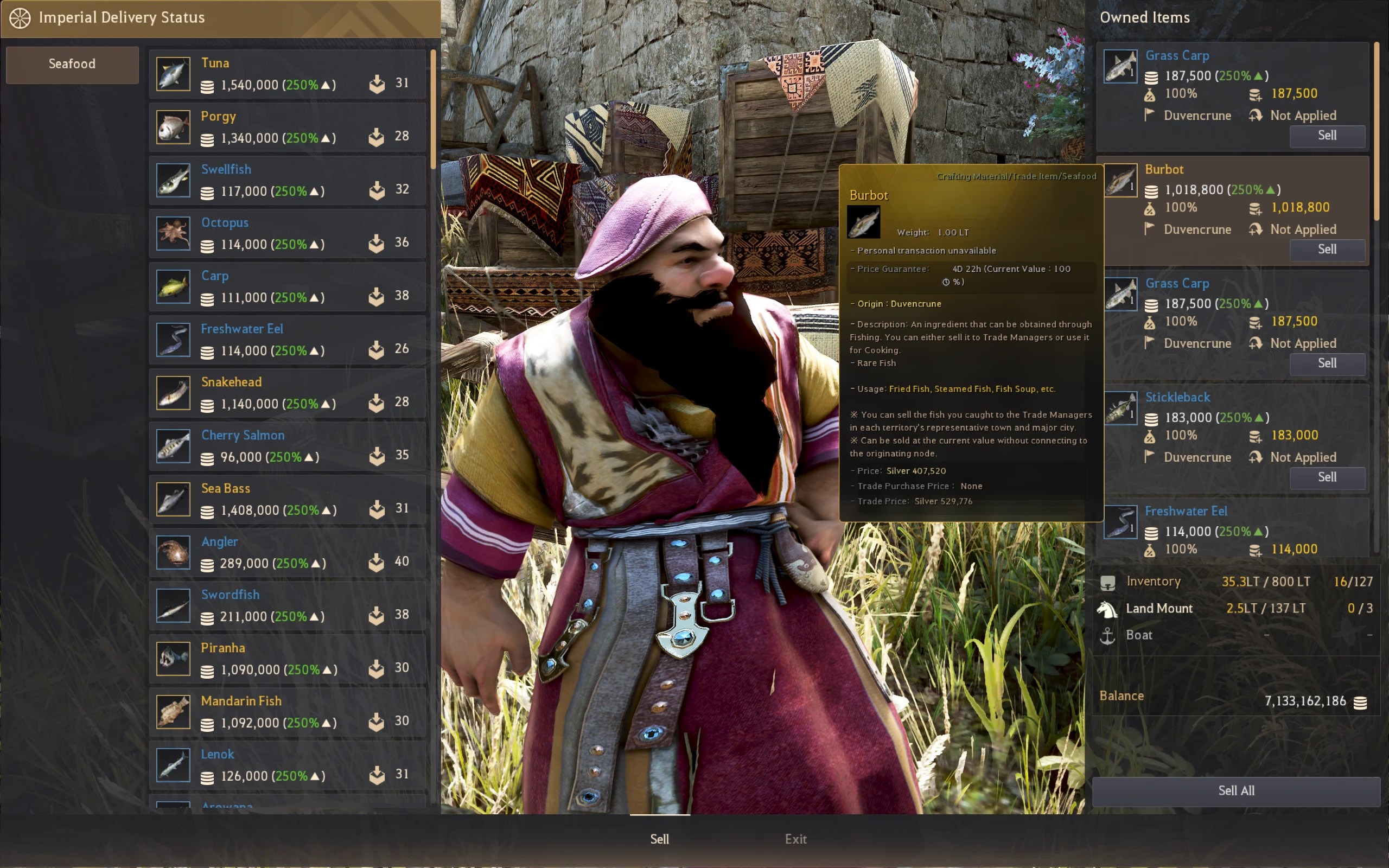The width and height of the screenshot is (1389, 868).
Task: Select the Octopus item icon
Action: pos(172,233)
